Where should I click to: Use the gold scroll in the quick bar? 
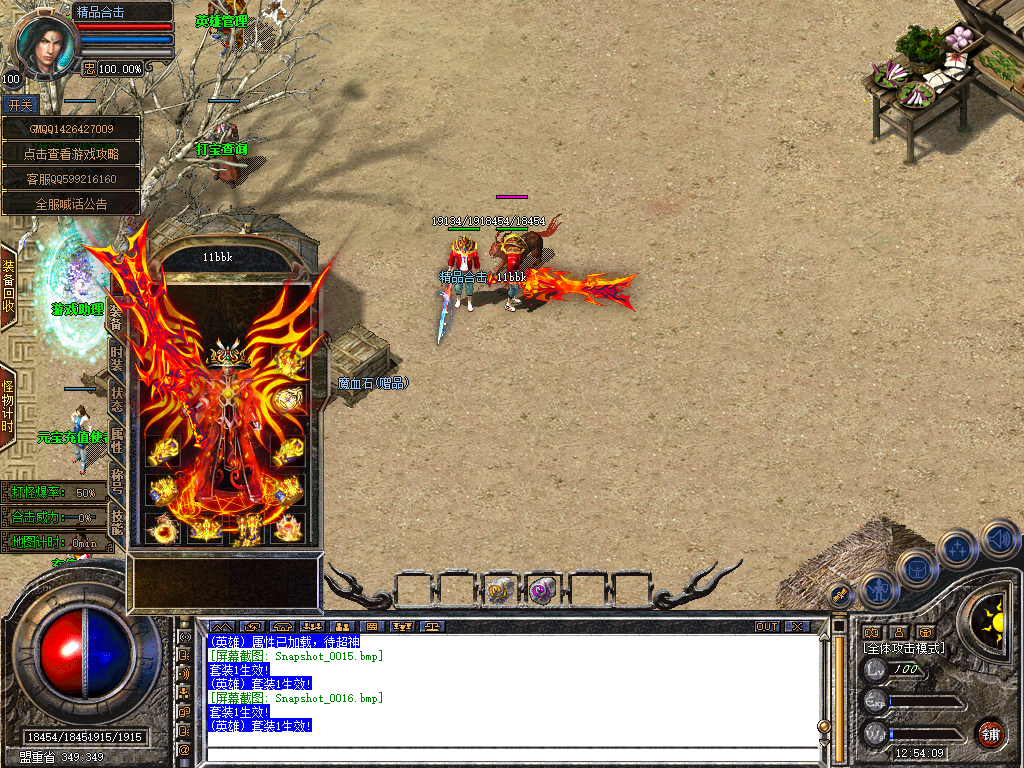tap(499, 591)
